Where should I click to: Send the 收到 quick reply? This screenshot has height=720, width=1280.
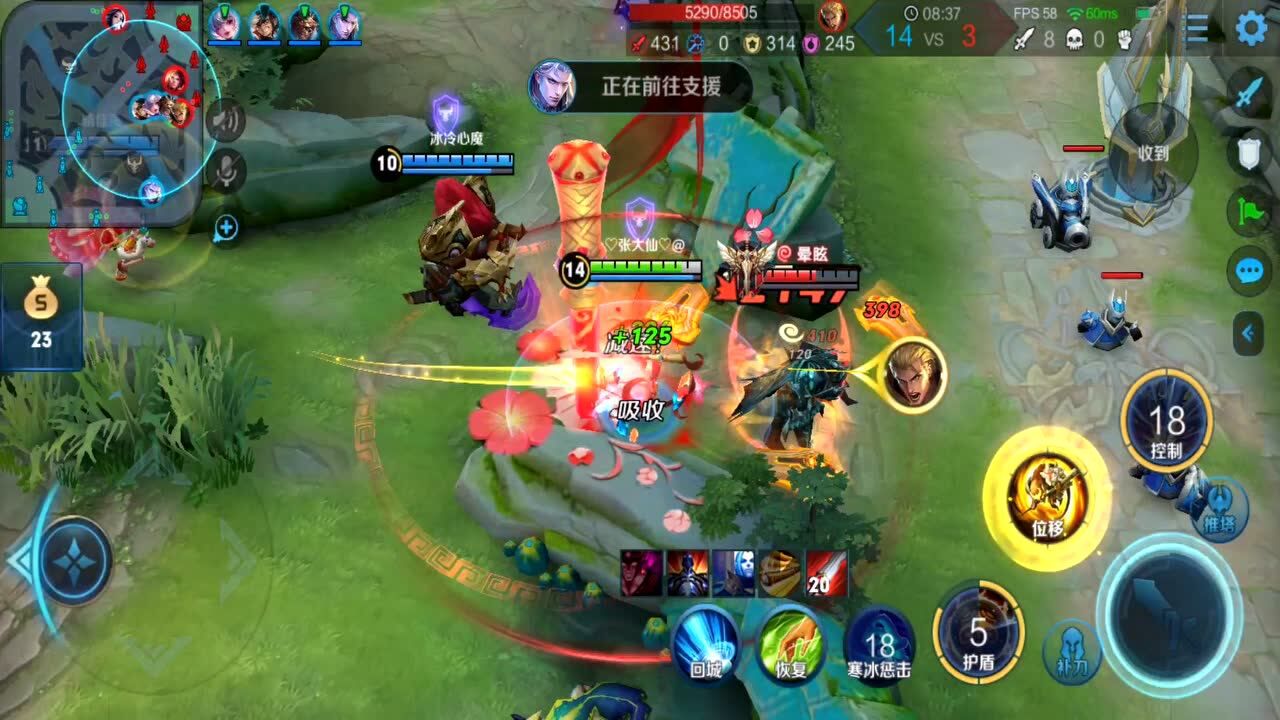point(1153,152)
